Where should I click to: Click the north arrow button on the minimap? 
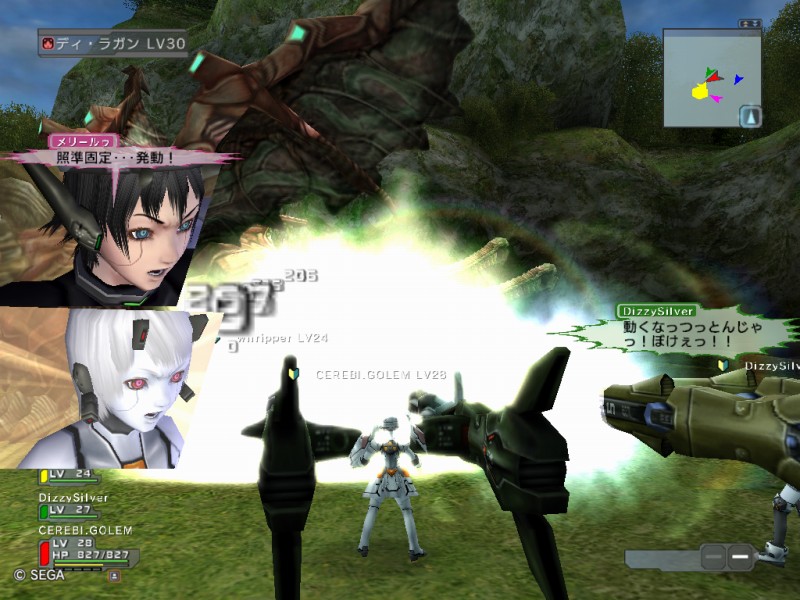(x=749, y=116)
